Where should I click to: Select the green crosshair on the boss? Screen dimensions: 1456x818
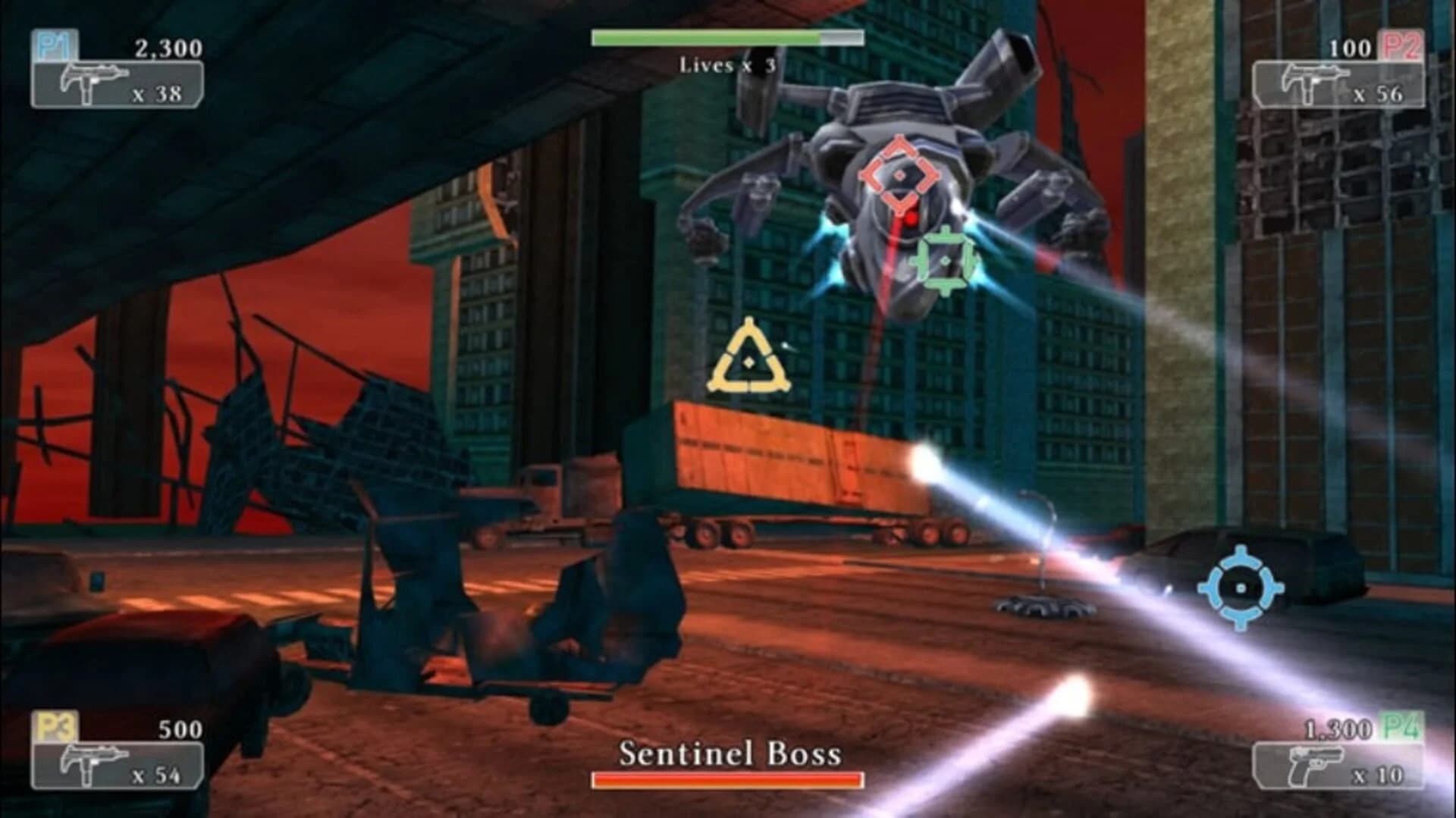pos(946,261)
